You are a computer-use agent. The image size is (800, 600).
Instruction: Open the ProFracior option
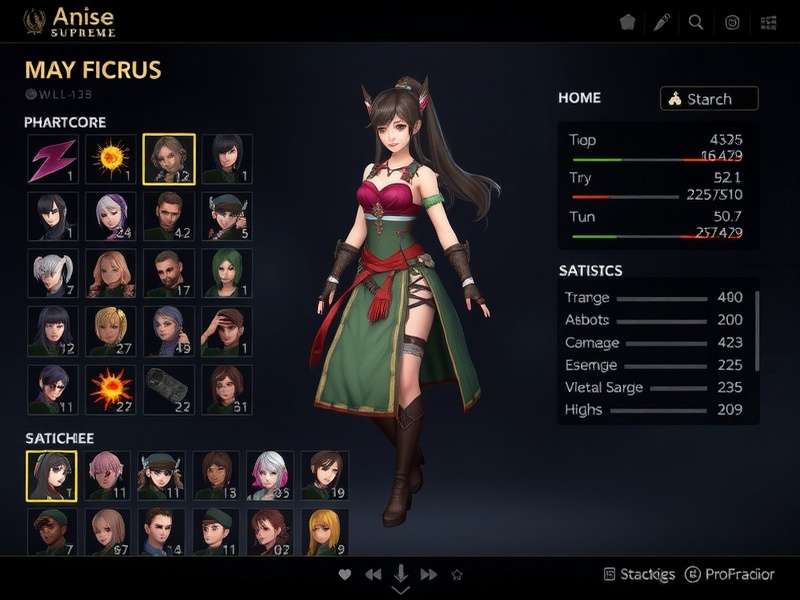731,575
